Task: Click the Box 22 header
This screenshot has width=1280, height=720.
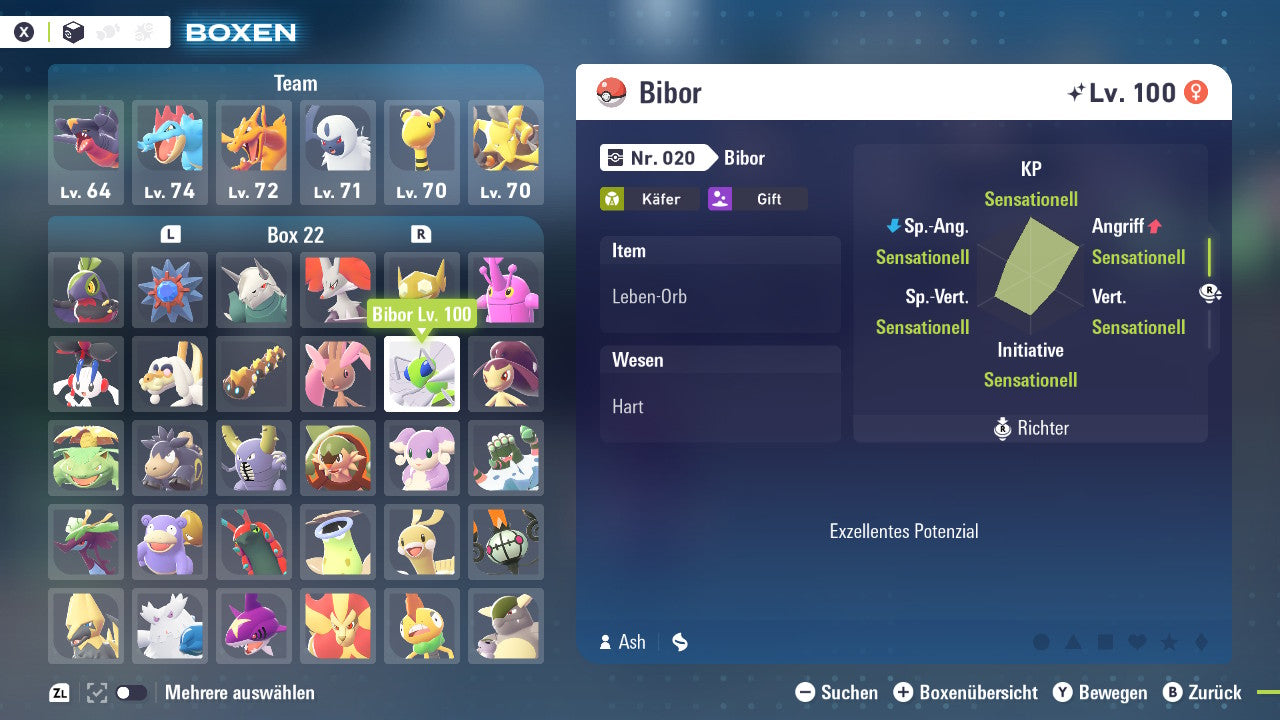Action: point(296,234)
